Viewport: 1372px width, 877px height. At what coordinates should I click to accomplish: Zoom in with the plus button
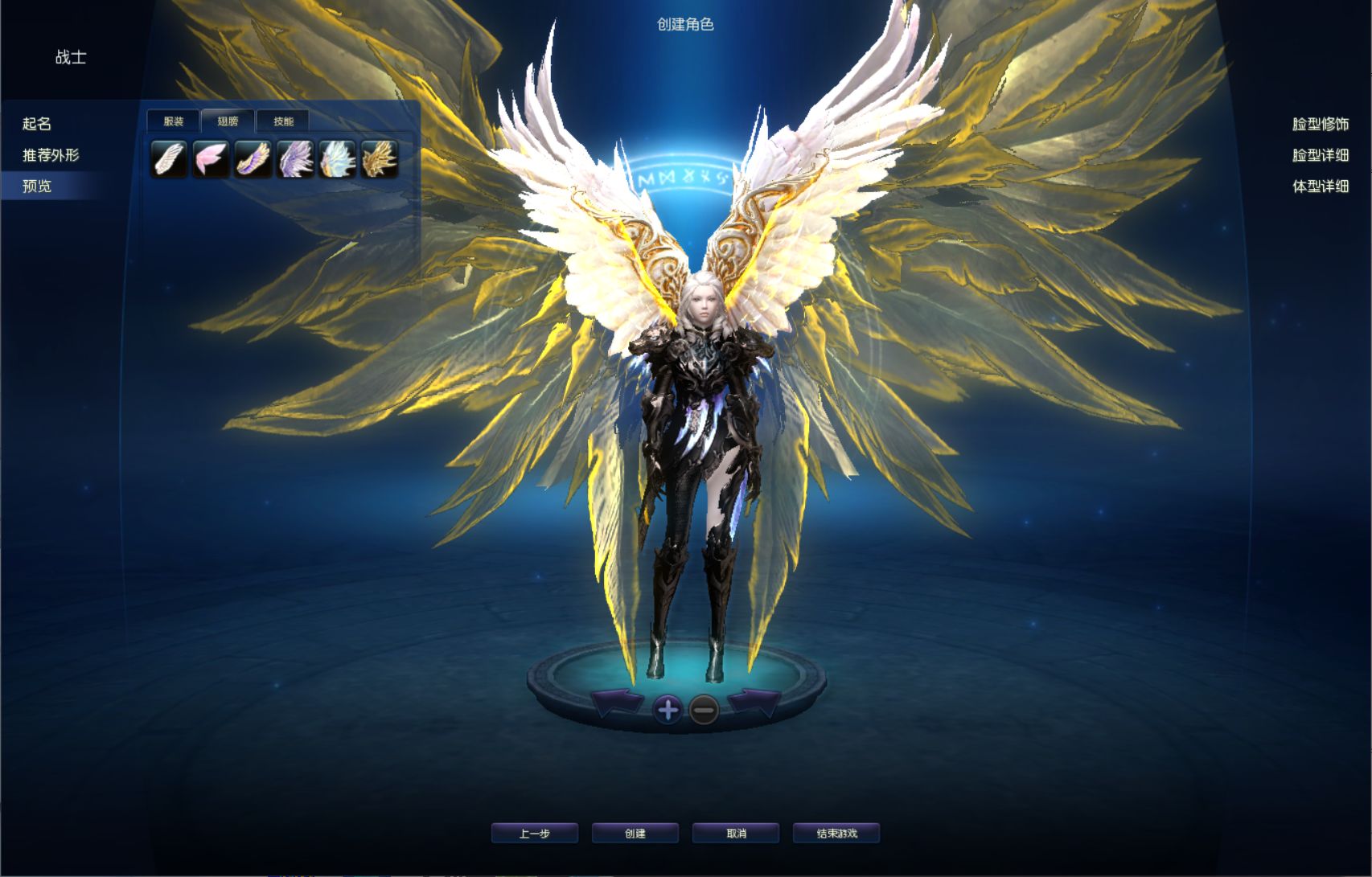[x=668, y=710]
